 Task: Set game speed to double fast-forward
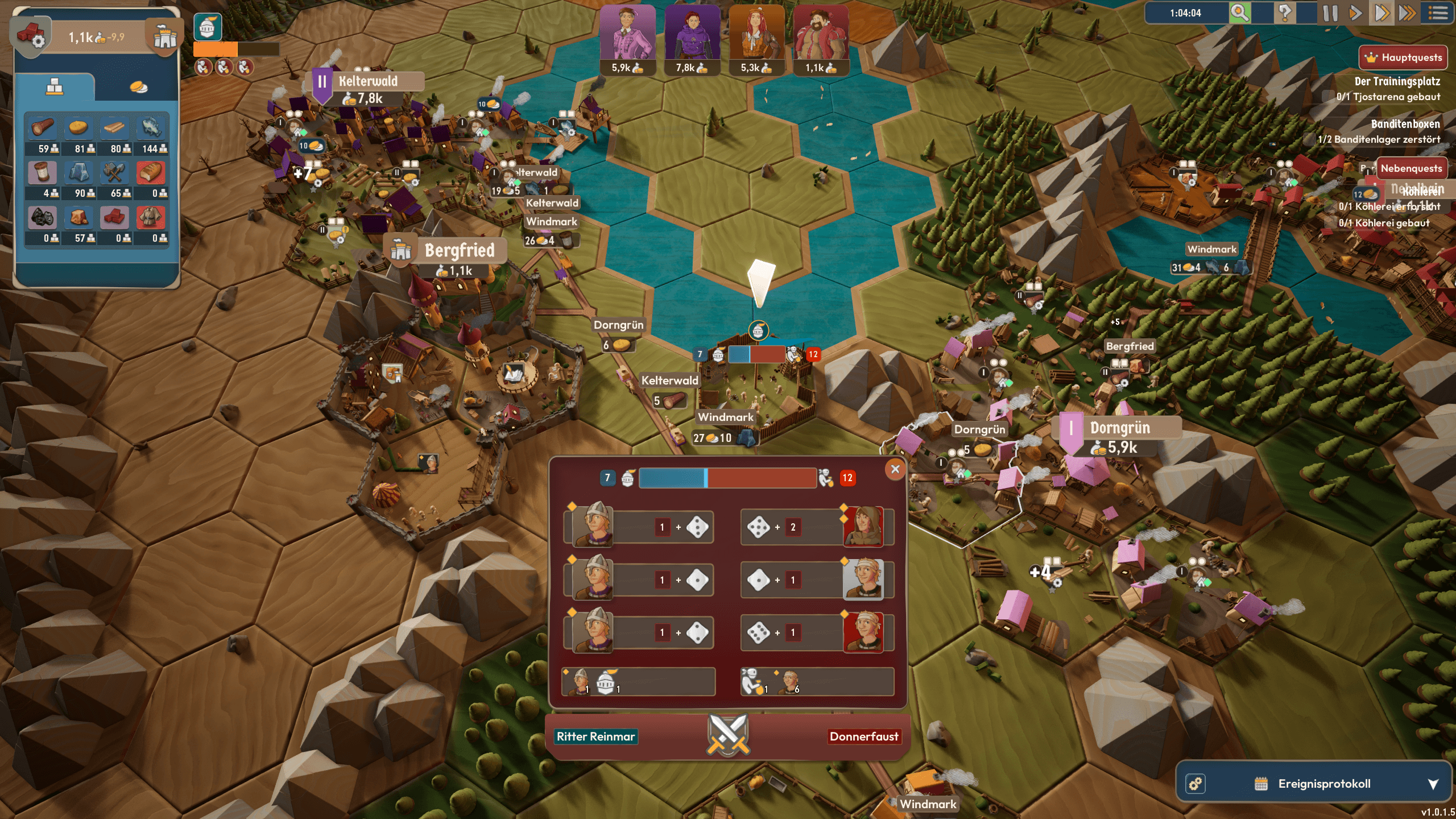click(1381, 13)
